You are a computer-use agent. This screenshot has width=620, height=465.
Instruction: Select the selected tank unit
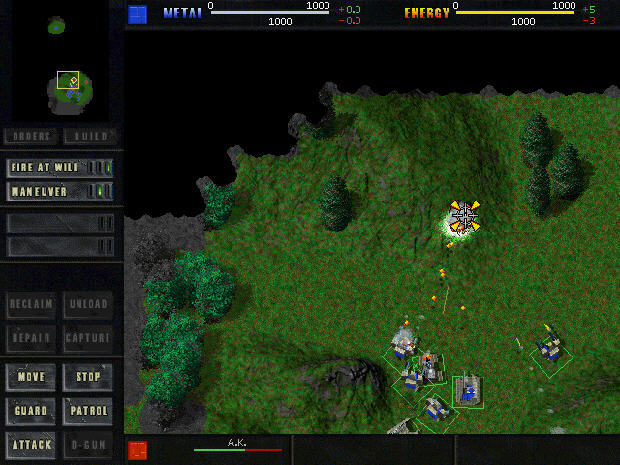[467, 391]
